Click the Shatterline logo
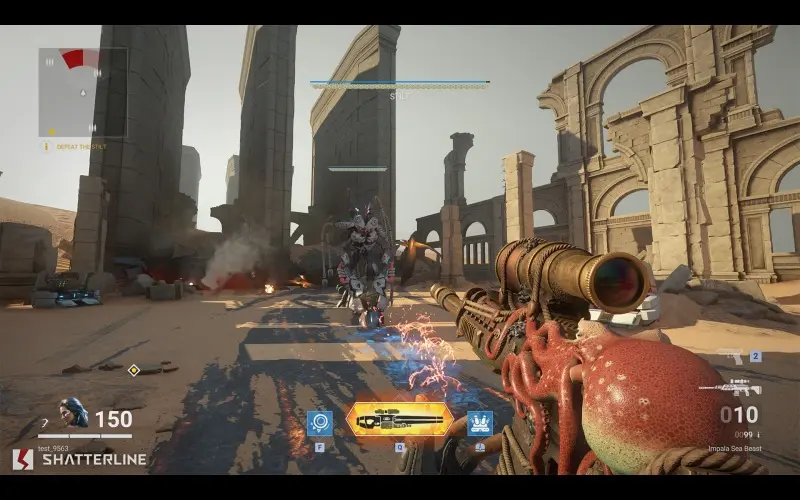 tap(79, 459)
